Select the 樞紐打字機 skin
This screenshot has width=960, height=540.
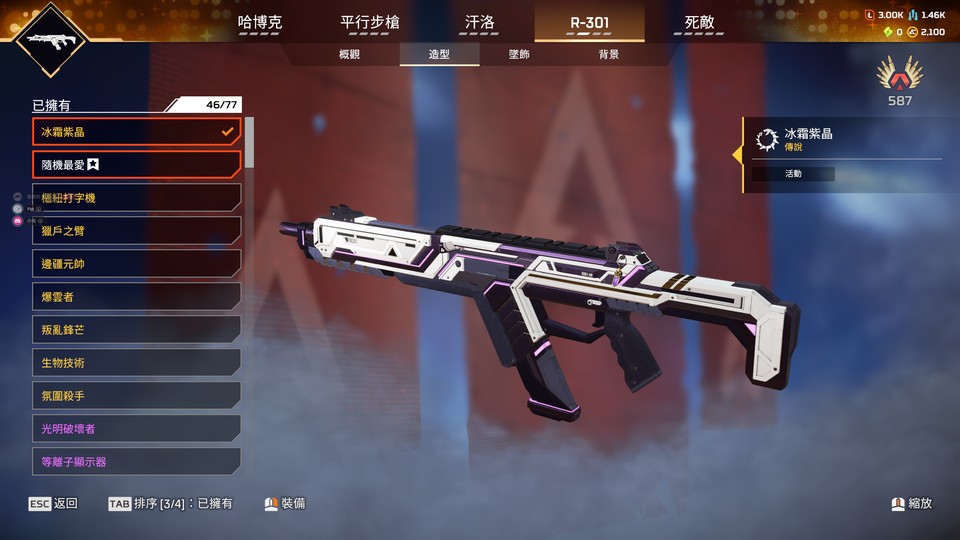tap(136, 198)
